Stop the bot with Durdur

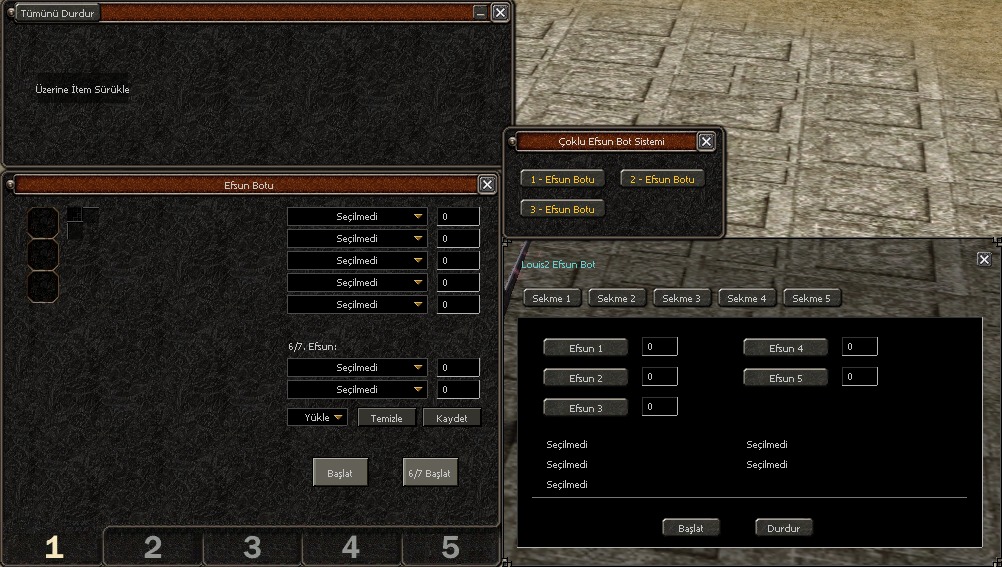point(784,527)
